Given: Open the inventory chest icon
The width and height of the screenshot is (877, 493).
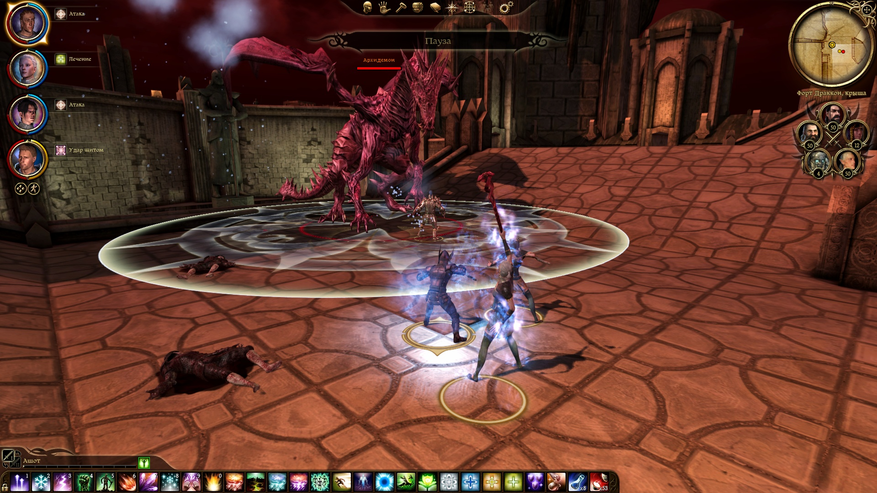Looking at the screenshot, I should coord(417,8).
